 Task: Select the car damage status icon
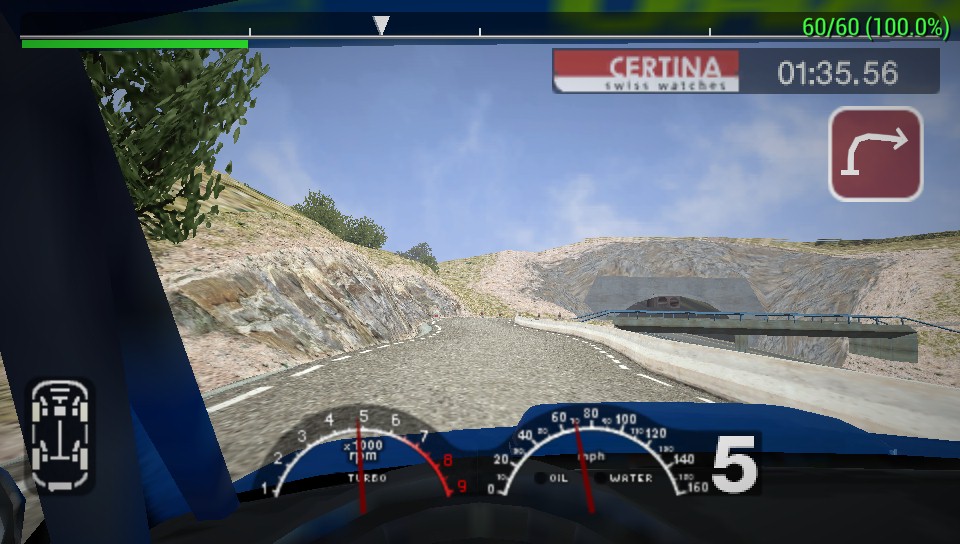pyautogui.click(x=59, y=435)
